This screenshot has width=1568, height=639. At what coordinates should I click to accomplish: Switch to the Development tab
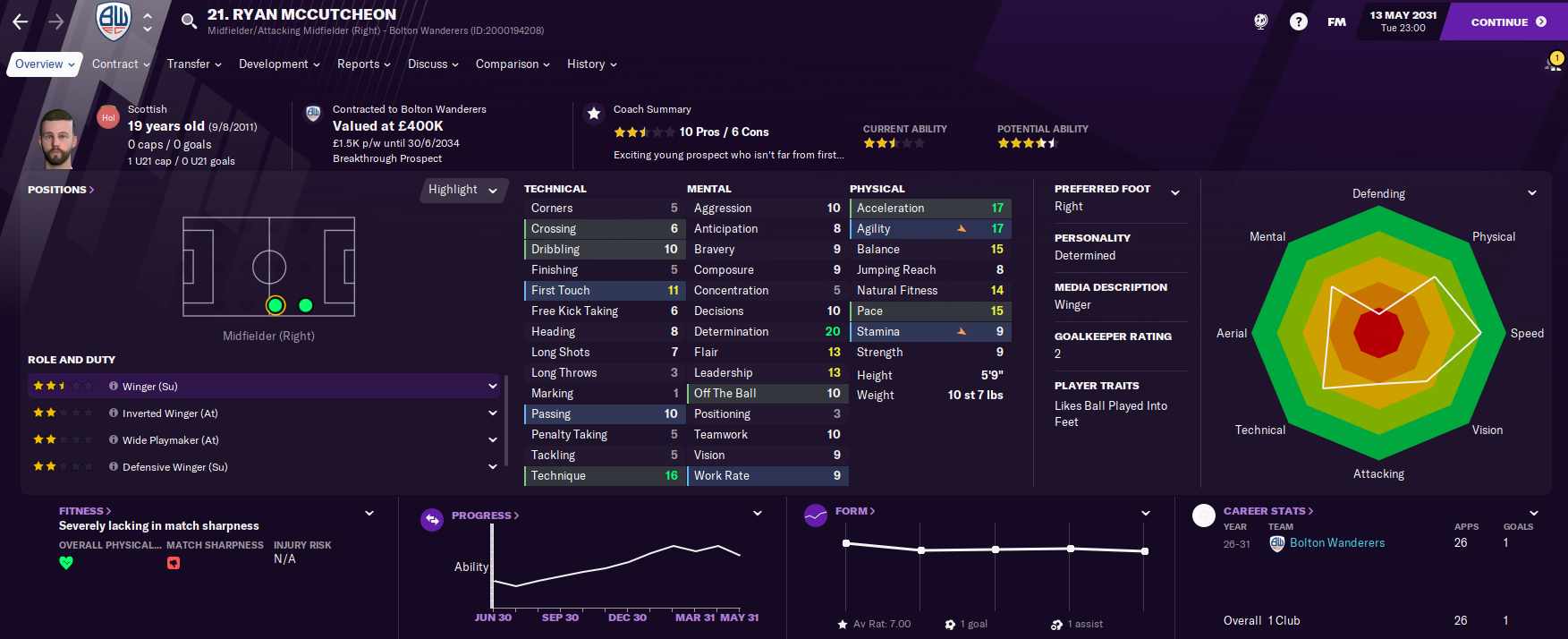coord(279,64)
